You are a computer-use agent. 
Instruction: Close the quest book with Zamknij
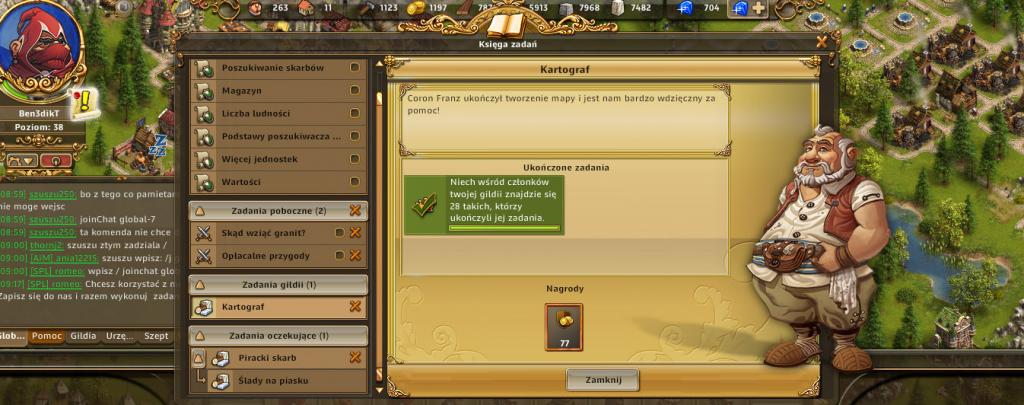click(602, 380)
